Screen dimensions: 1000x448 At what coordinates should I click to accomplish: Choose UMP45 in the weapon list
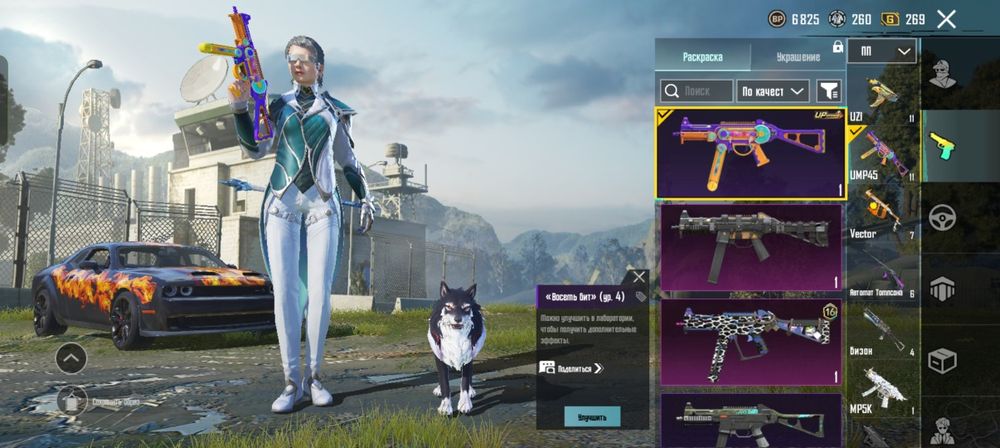coord(881,152)
